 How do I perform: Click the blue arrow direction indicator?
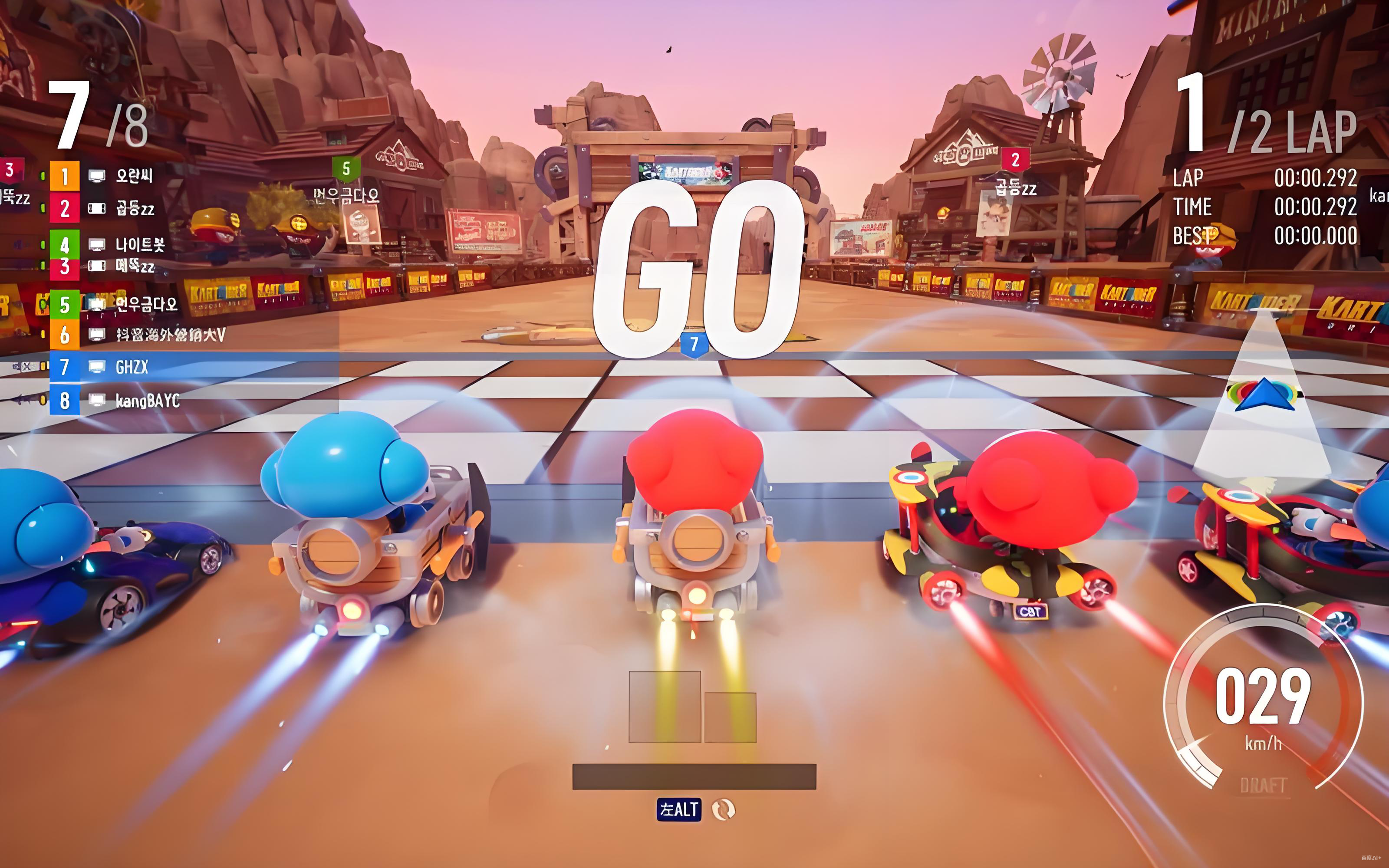tap(1265, 395)
